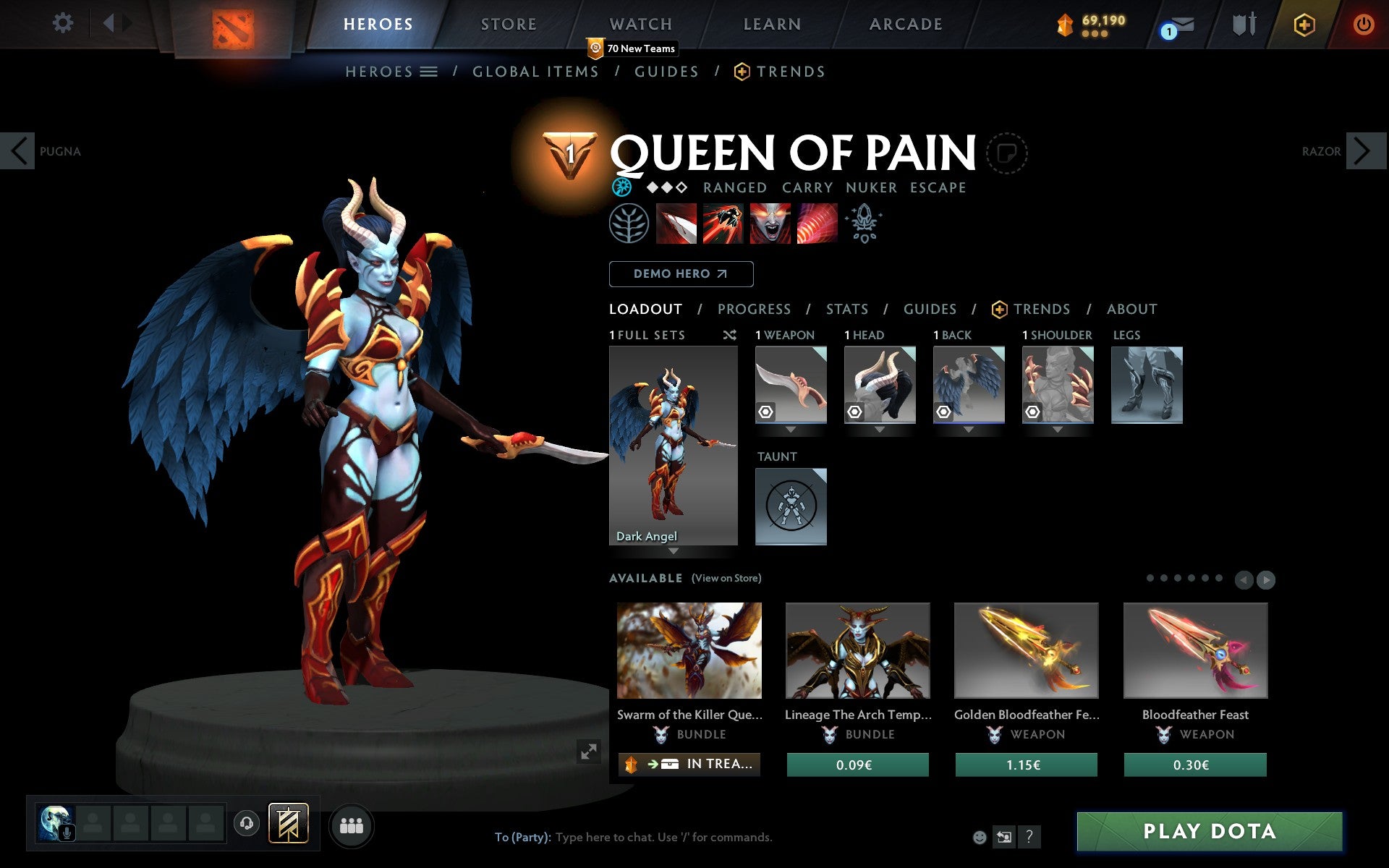Click the next page arrow for Available items

(x=1267, y=579)
